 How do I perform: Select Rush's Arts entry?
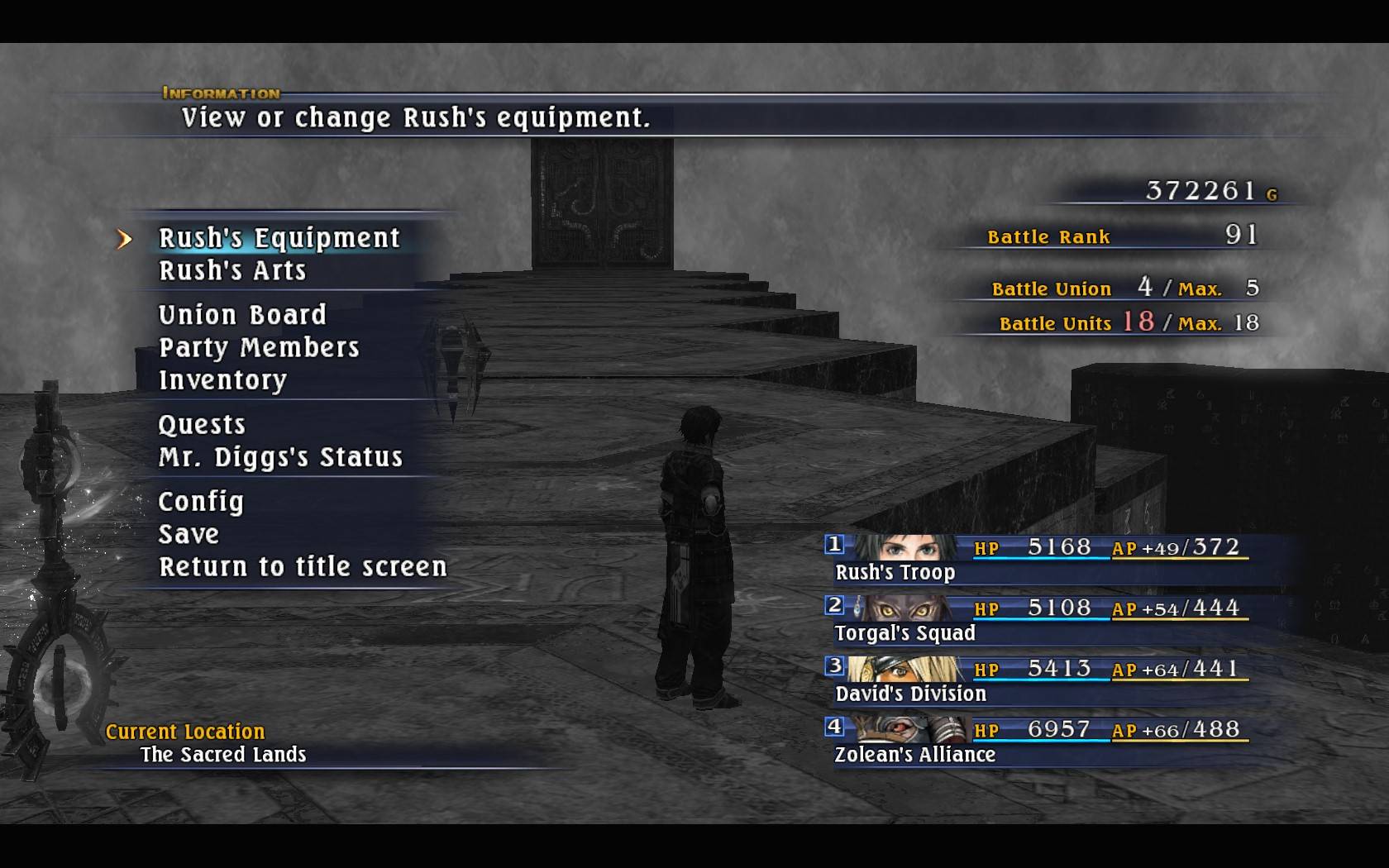coord(232,271)
